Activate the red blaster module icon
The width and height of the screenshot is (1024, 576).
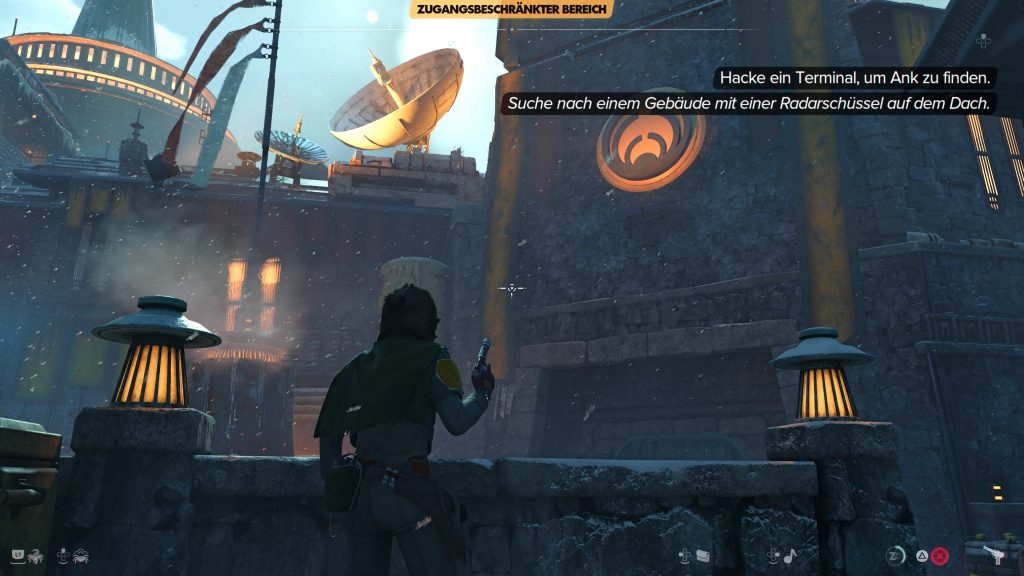(940, 556)
